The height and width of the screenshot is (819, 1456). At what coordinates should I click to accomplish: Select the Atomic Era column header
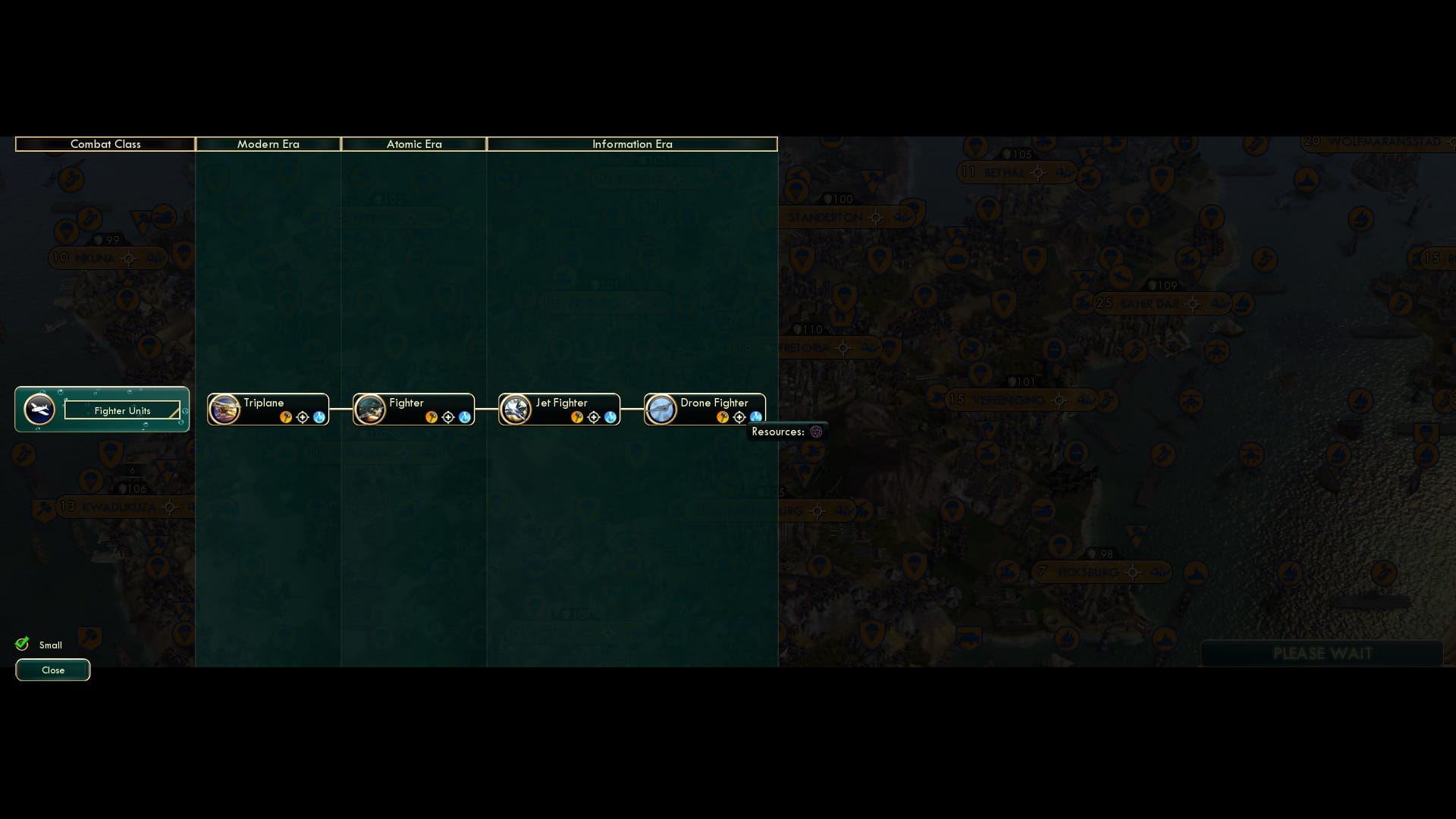[414, 144]
